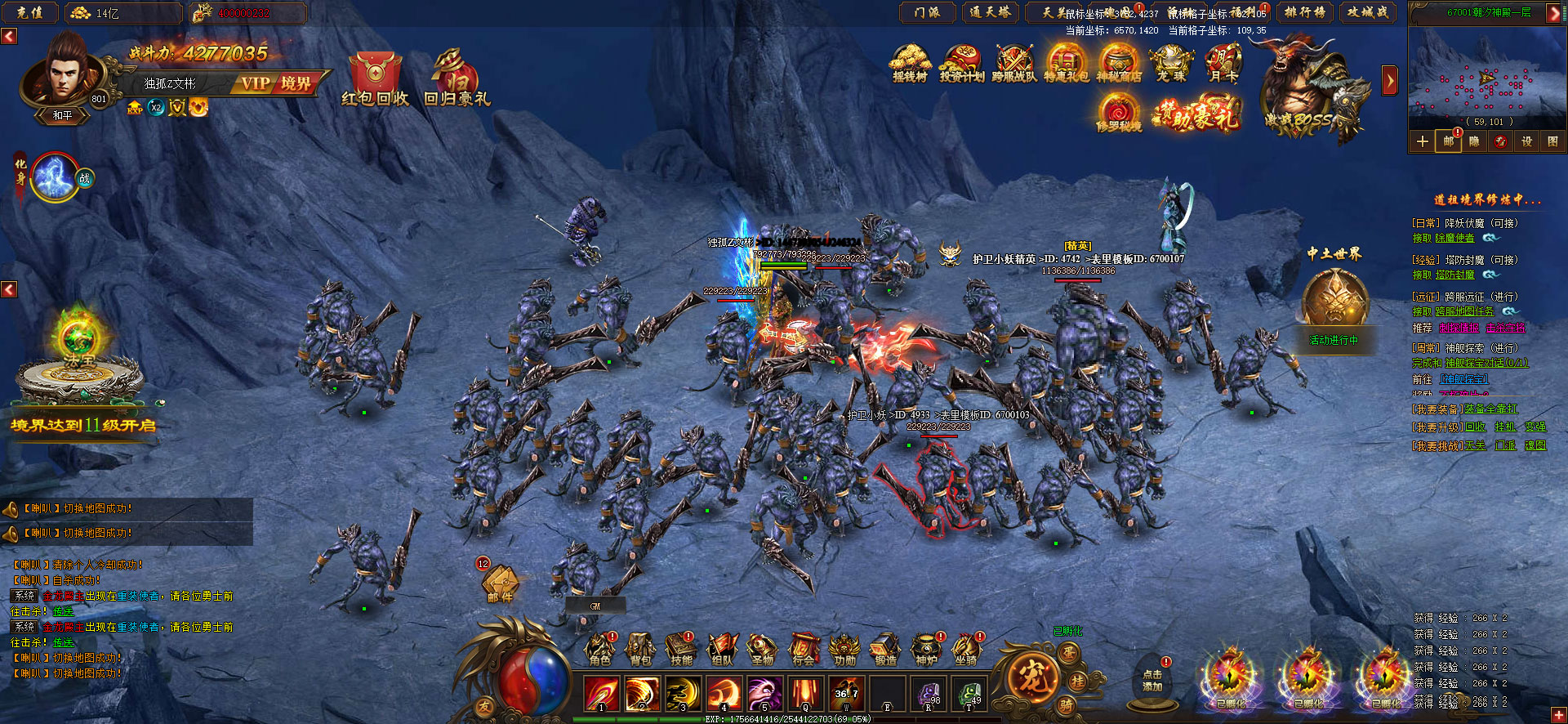Screen dimensions: 1568x724
Task: Click the 赞助豪礼 sponsor gift banner
Action: click(1196, 114)
